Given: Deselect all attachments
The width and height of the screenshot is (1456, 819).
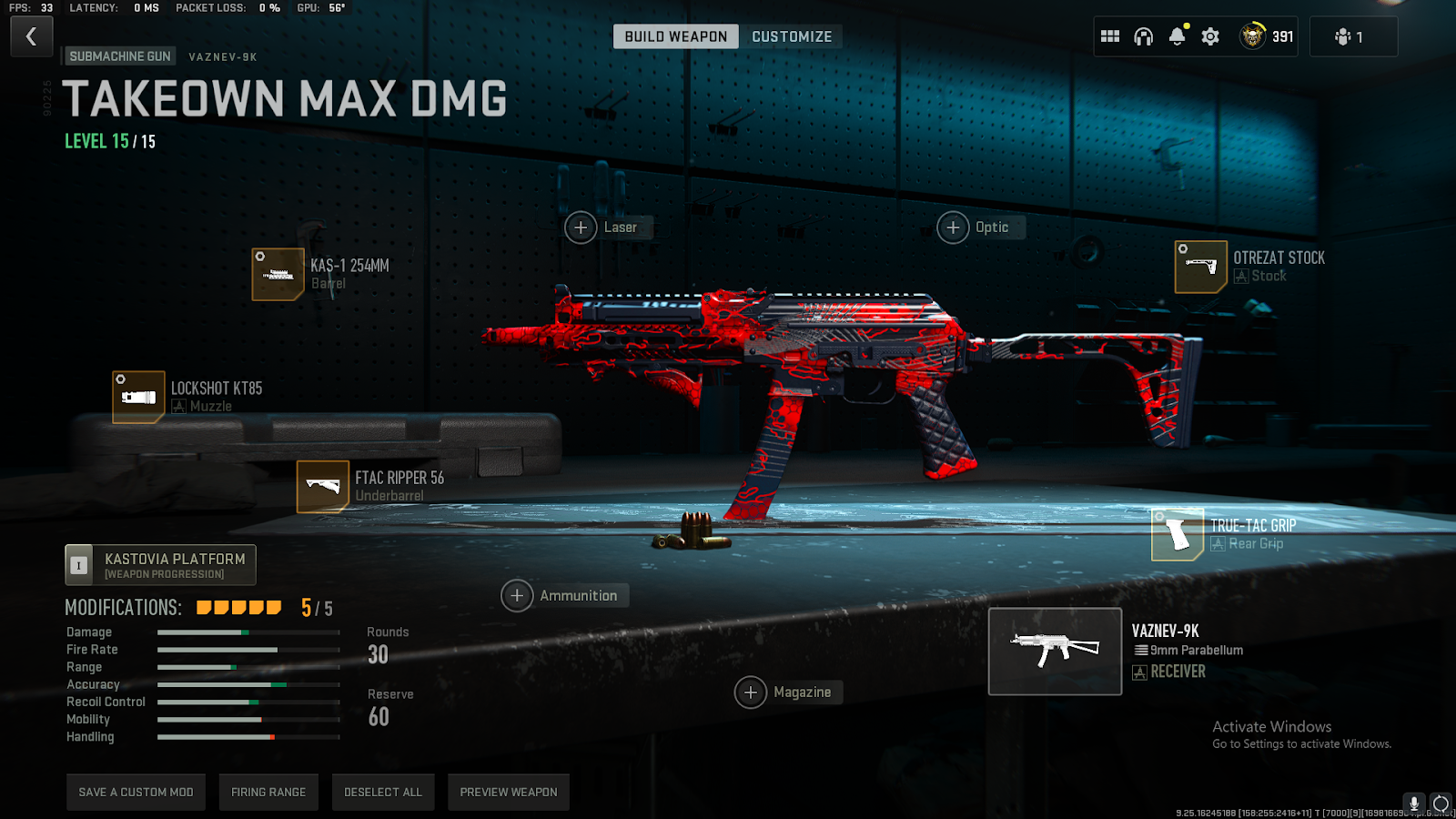Looking at the screenshot, I should (383, 792).
